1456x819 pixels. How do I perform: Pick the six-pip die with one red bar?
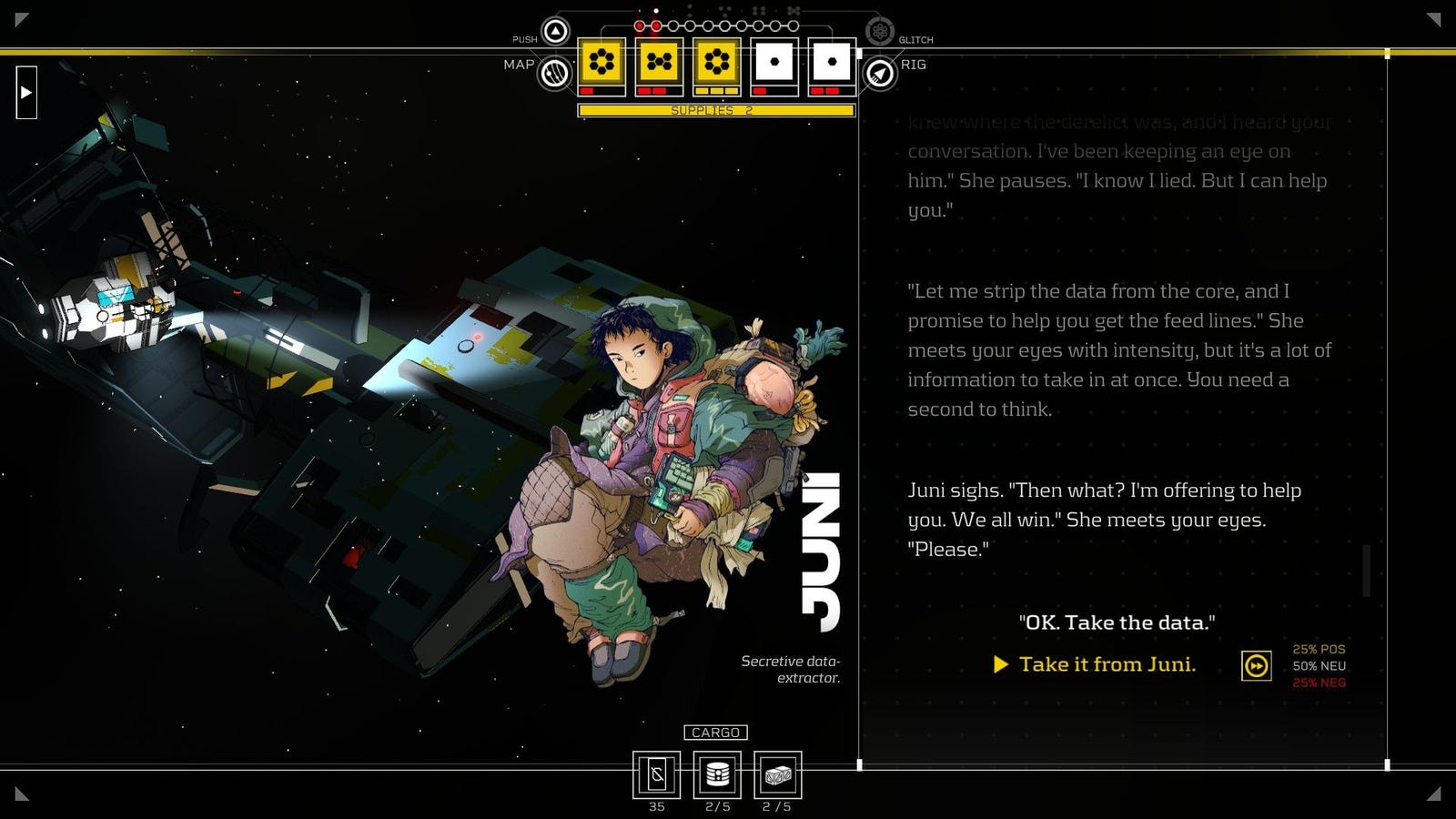pos(602,63)
